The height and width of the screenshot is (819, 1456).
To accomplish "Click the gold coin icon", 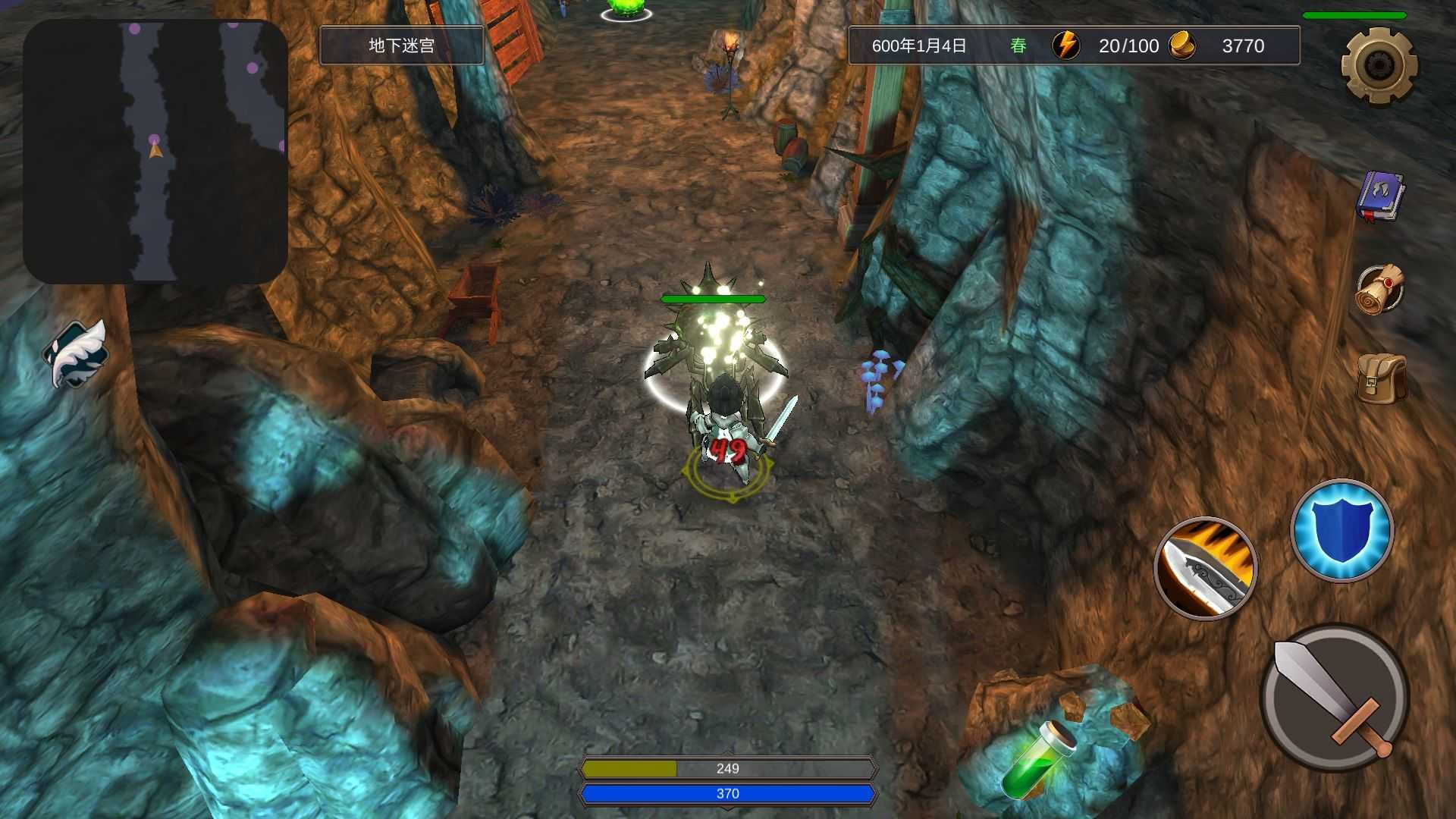I will [x=1183, y=45].
